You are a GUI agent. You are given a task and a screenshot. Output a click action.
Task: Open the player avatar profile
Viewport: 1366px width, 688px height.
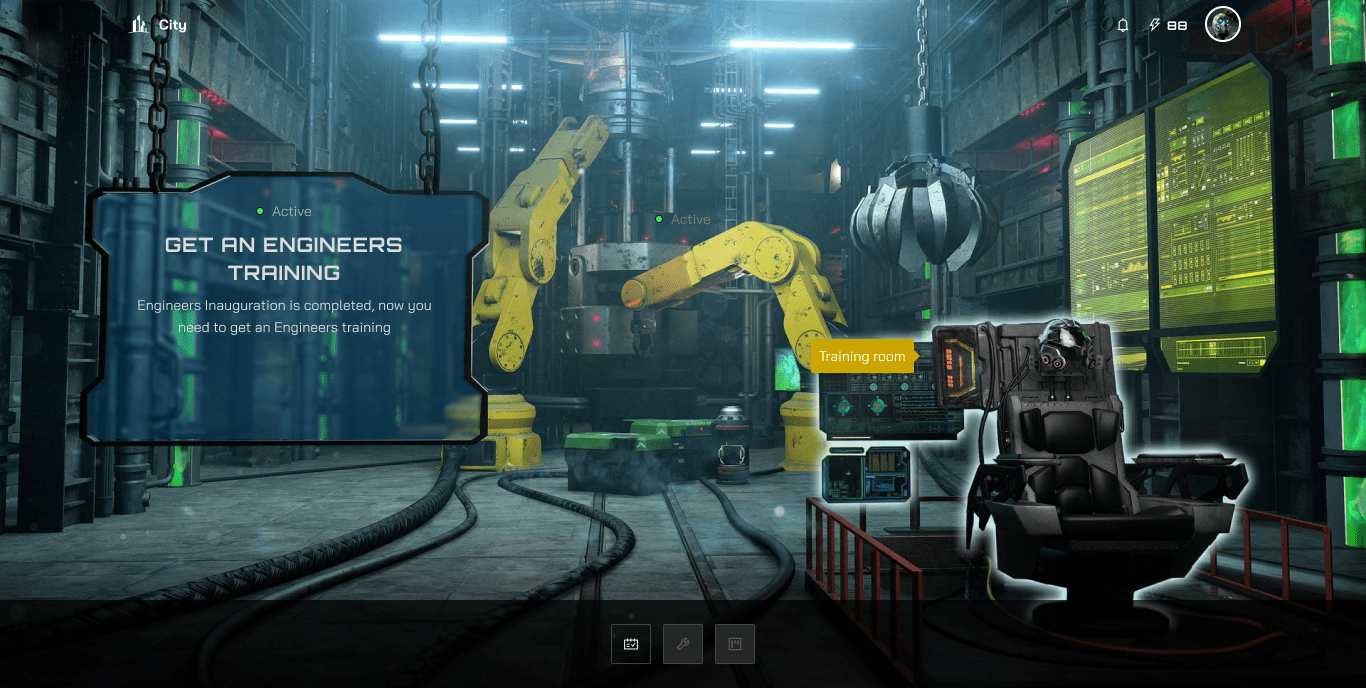[x=1222, y=25]
